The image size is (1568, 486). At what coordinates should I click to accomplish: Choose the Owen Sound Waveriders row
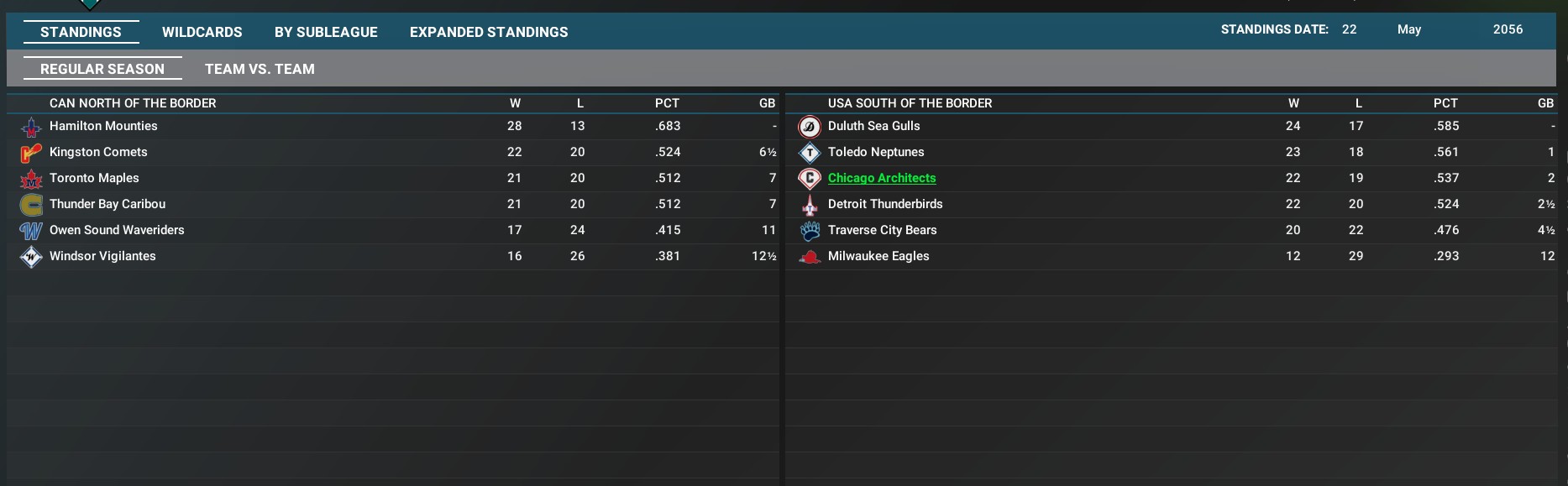117,230
